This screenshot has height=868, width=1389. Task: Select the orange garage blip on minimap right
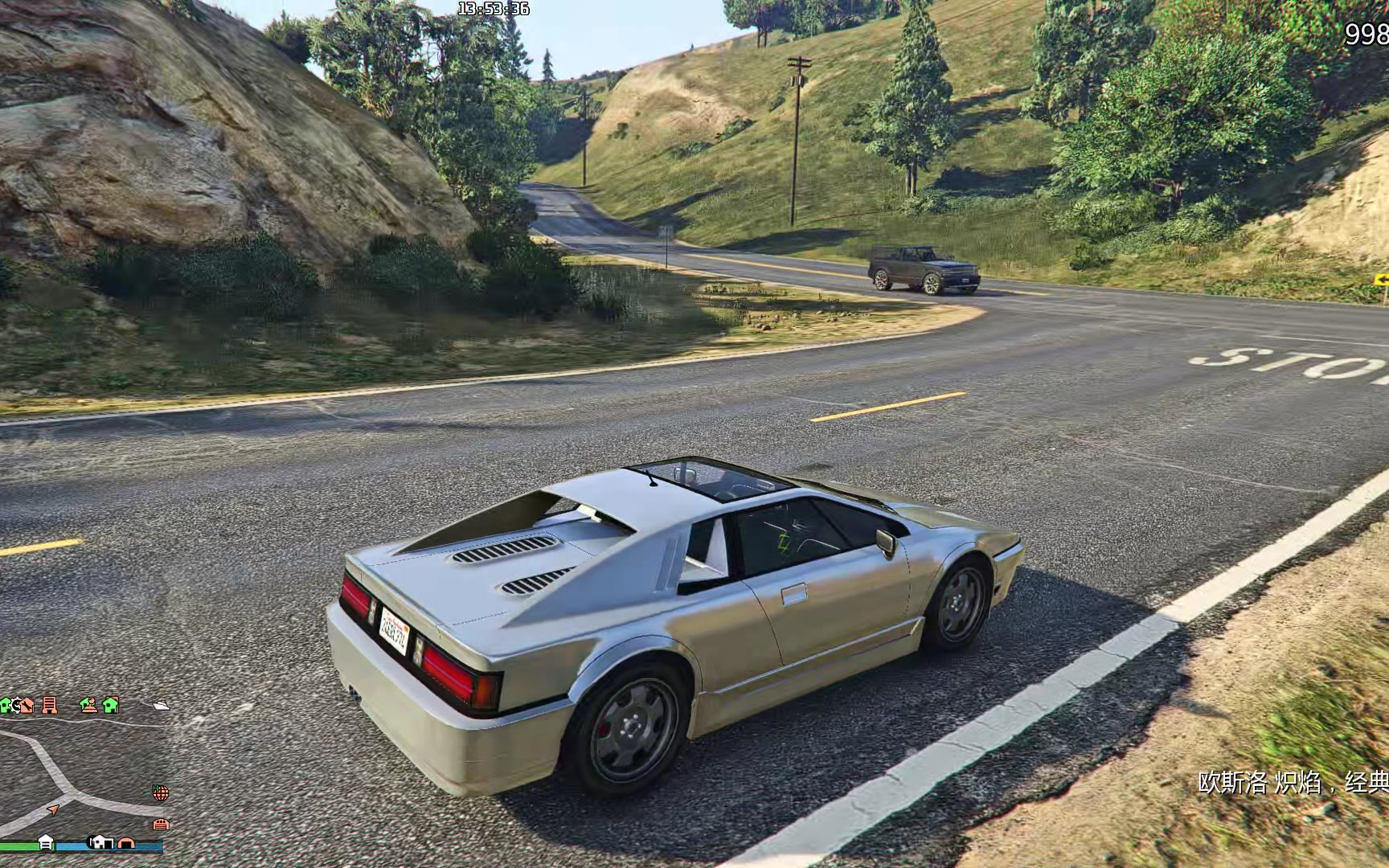click(x=162, y=825)
